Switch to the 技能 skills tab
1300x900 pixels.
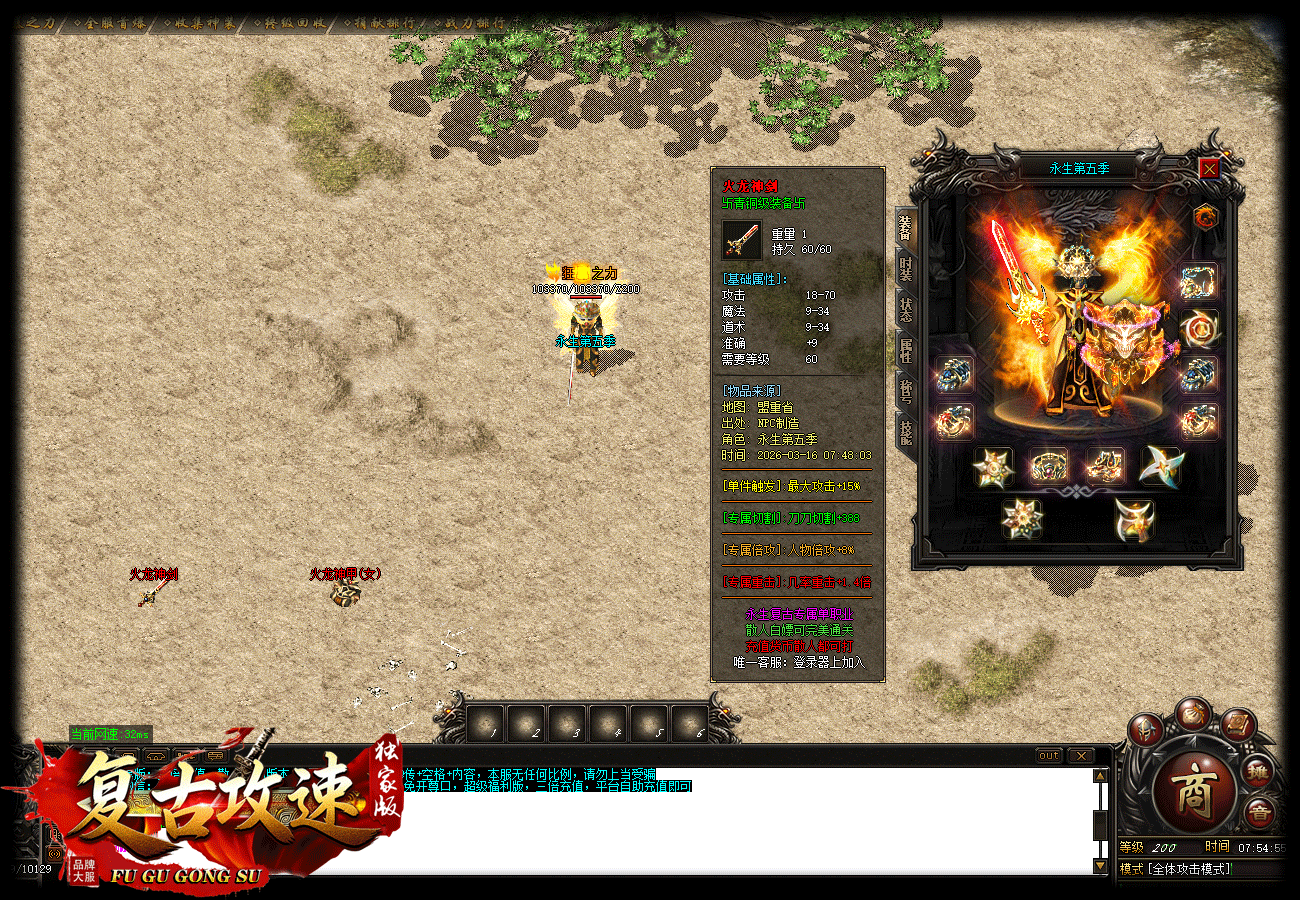pos(905,432)
